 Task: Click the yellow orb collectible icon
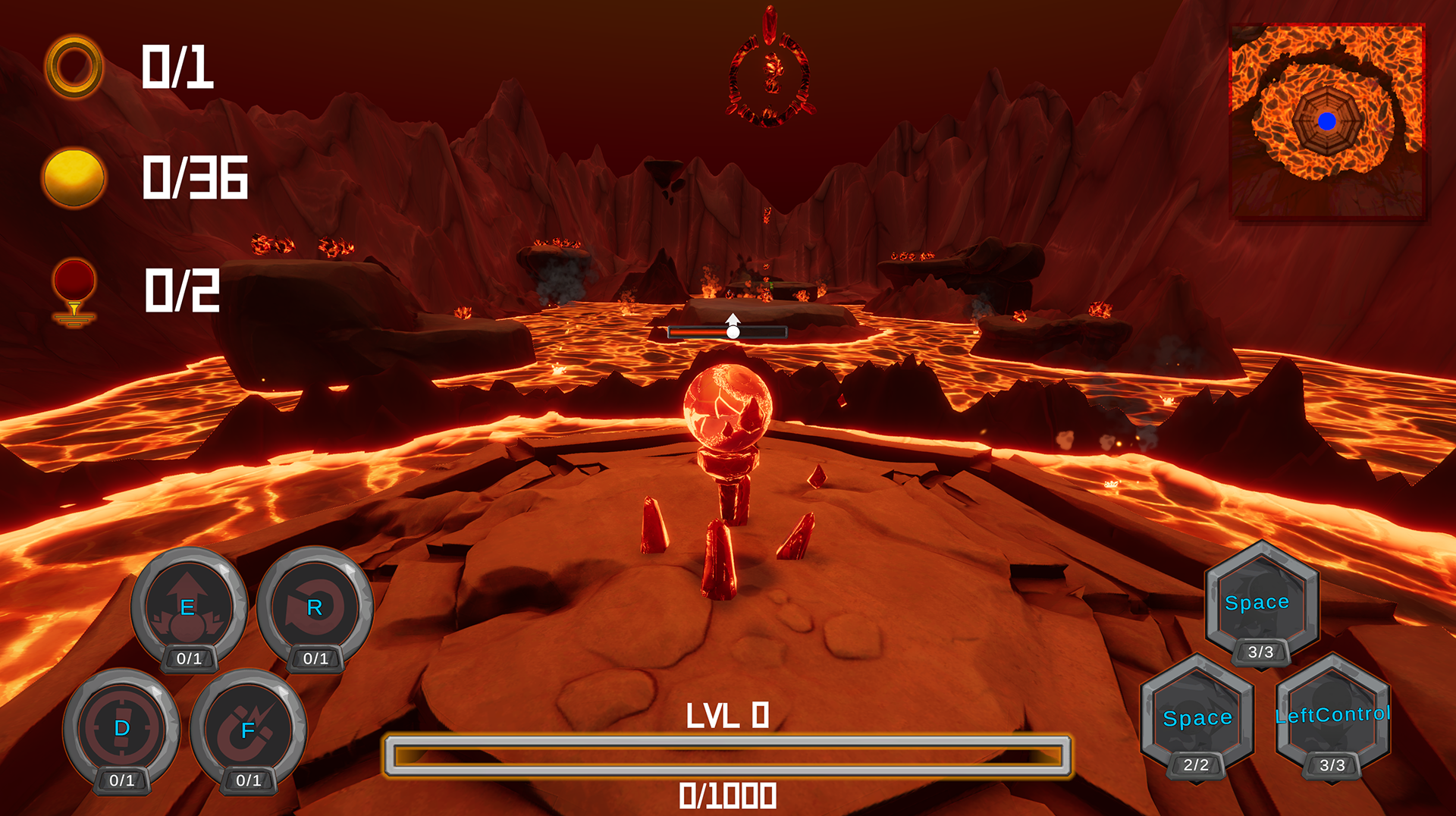[74, 177]
